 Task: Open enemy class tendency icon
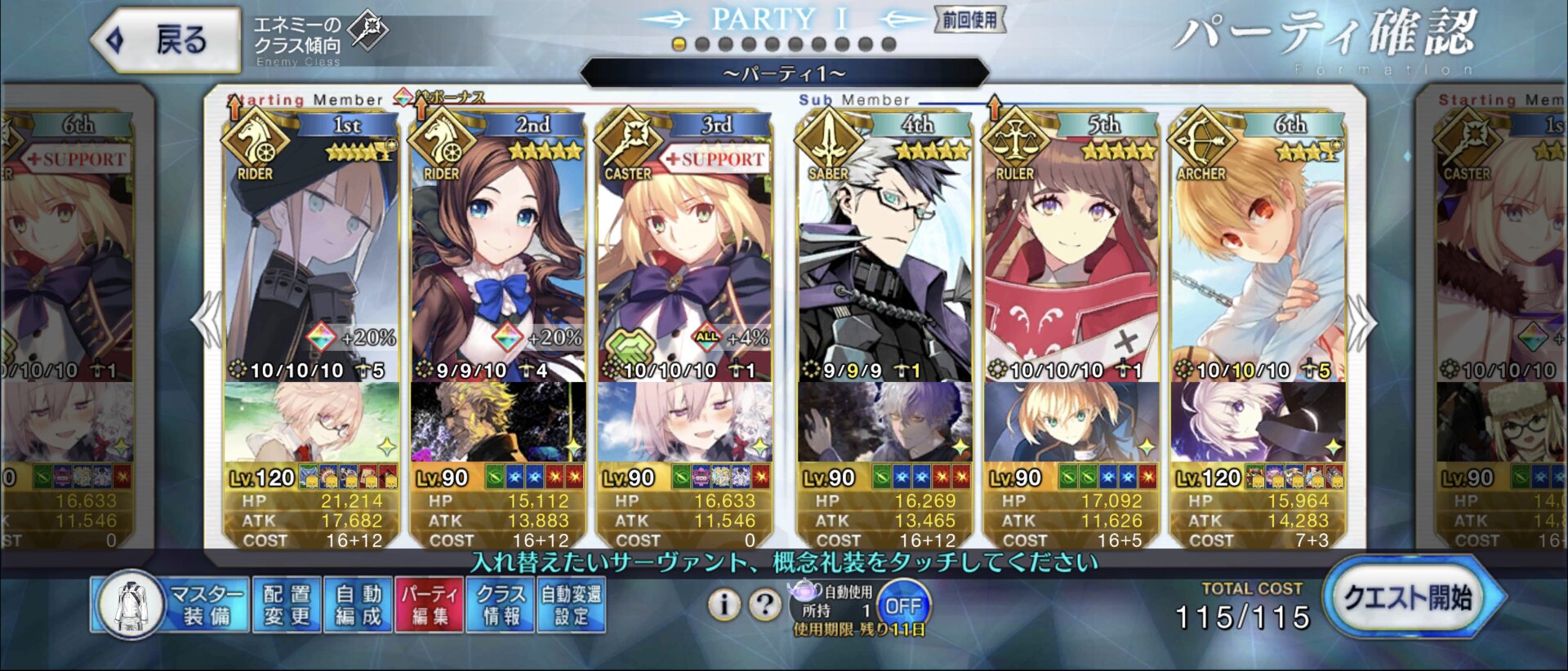coord(367,31)
